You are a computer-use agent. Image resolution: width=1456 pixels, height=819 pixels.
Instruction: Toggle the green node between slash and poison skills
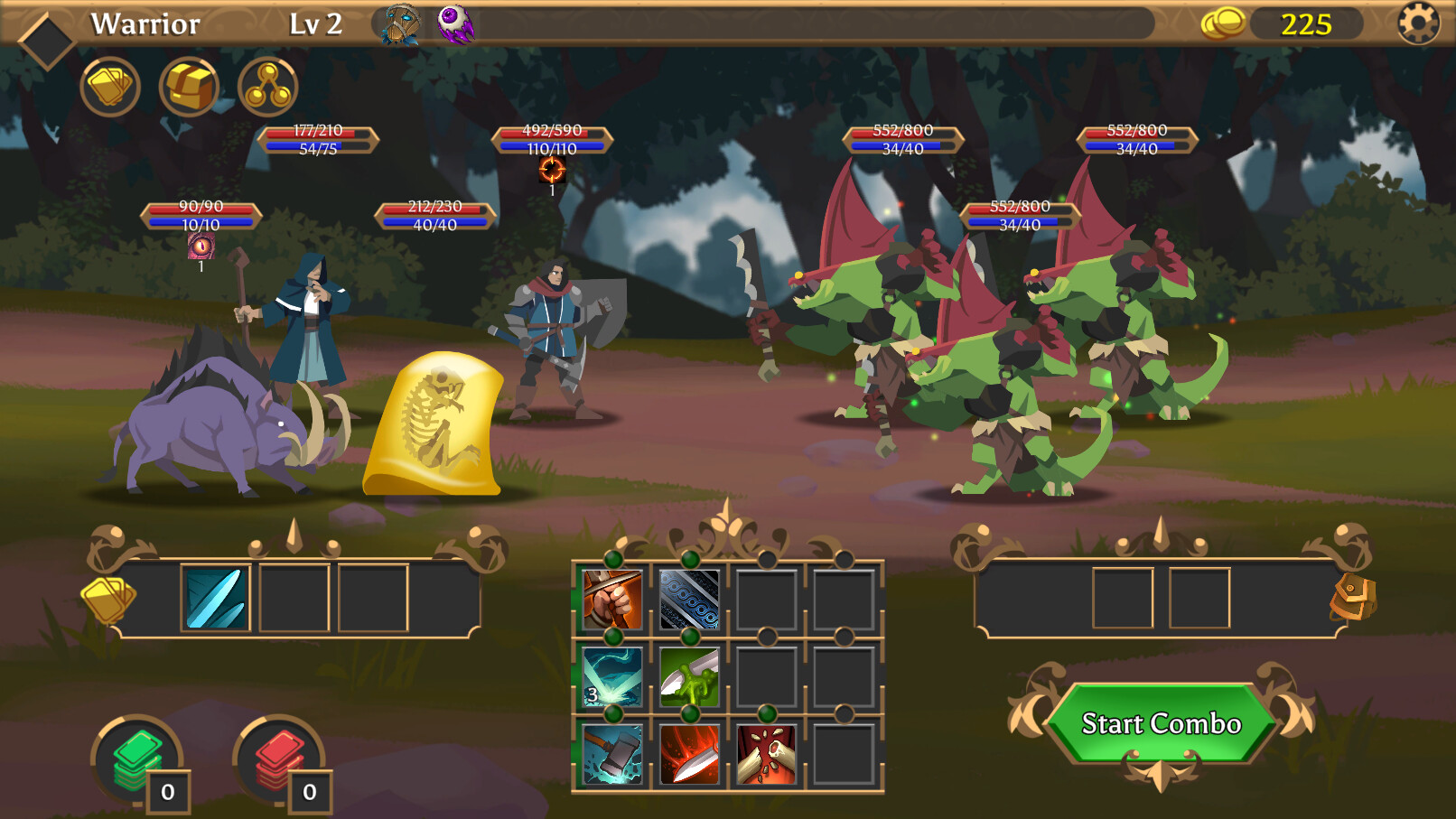(689, 638)
